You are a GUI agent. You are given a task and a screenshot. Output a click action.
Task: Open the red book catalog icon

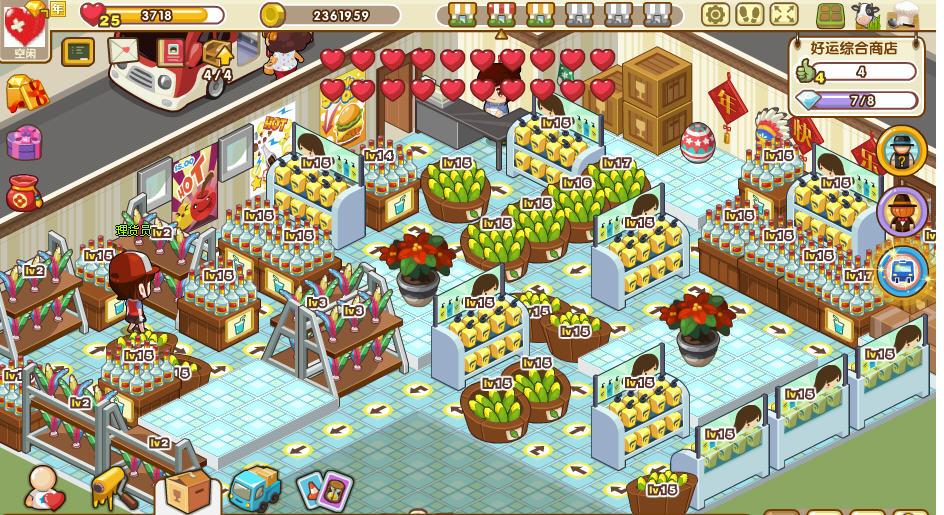(172, 51)
